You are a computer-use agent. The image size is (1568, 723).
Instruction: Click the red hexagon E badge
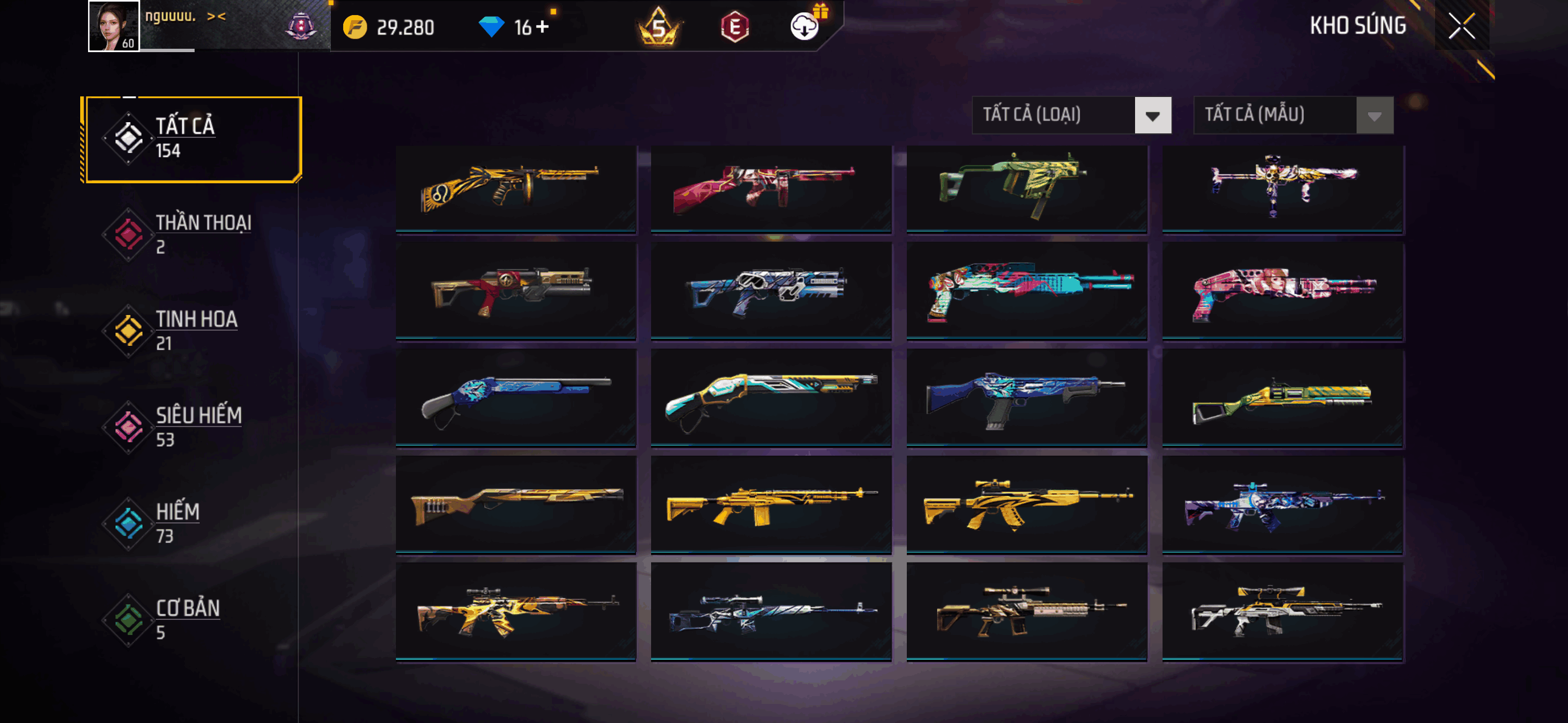[735, 27]
